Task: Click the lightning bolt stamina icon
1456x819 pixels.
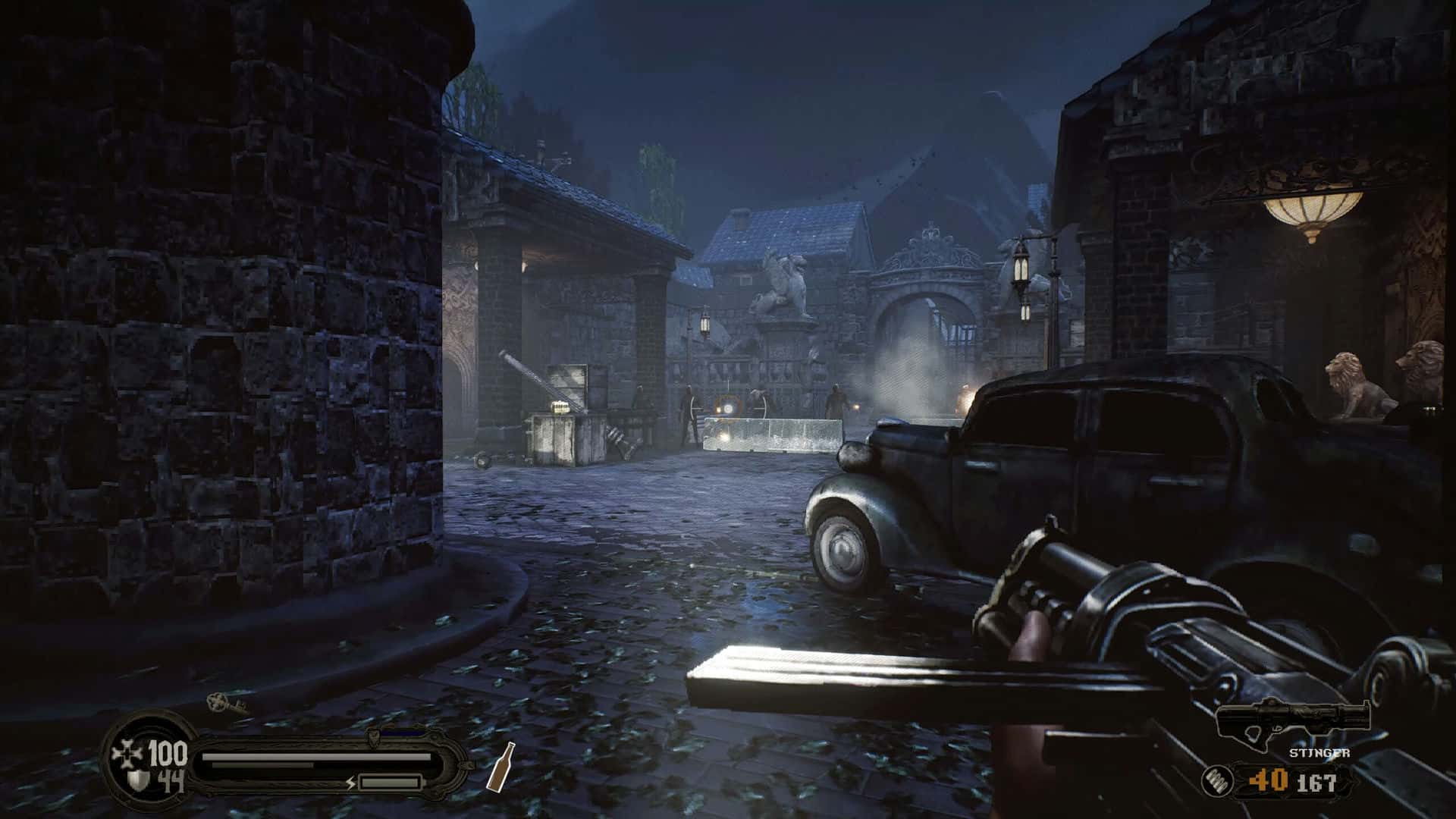Action: click(x=350, y=782)
